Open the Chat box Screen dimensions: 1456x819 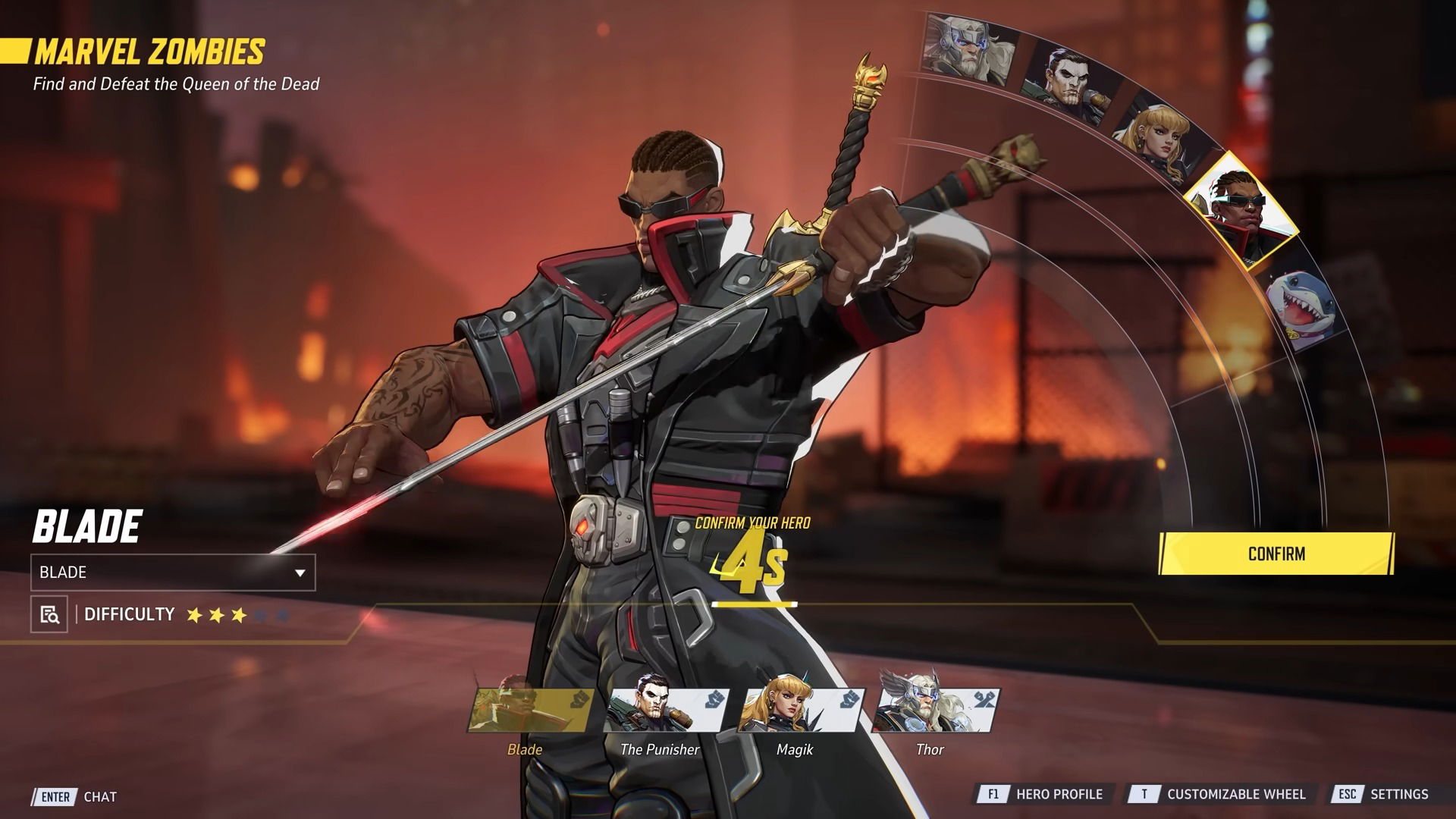pos(77,796)
